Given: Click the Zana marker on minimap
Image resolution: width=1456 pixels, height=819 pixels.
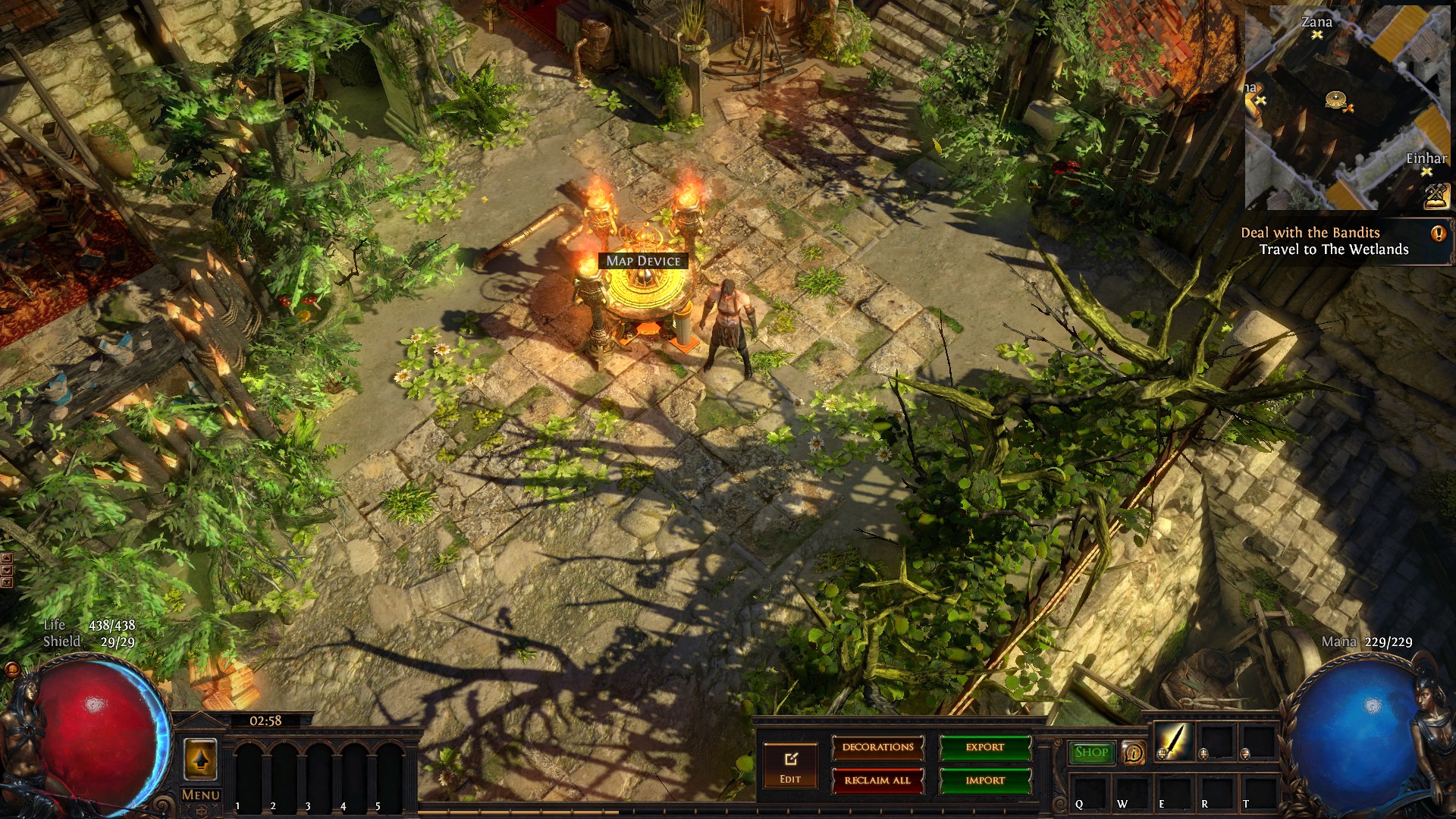Looking at the screenshot, I should pos(1317,35).
